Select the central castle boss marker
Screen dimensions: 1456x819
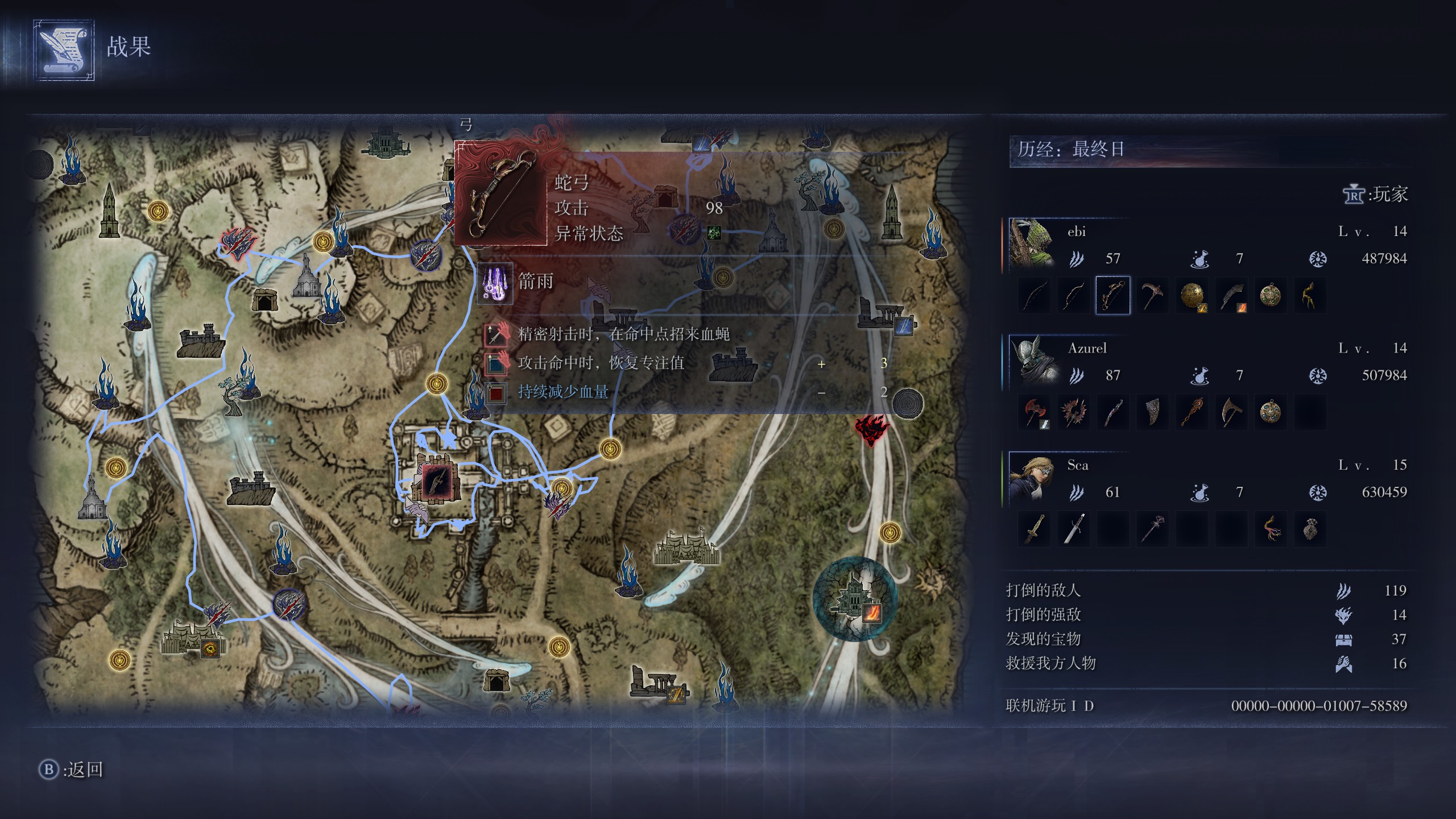(x=438, y=482)
